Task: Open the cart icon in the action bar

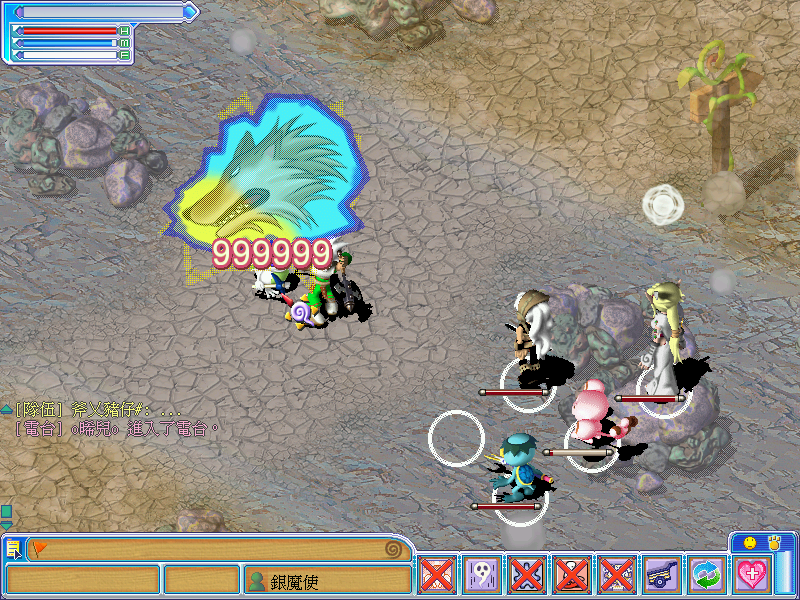Action: click(x=662, y=576)
